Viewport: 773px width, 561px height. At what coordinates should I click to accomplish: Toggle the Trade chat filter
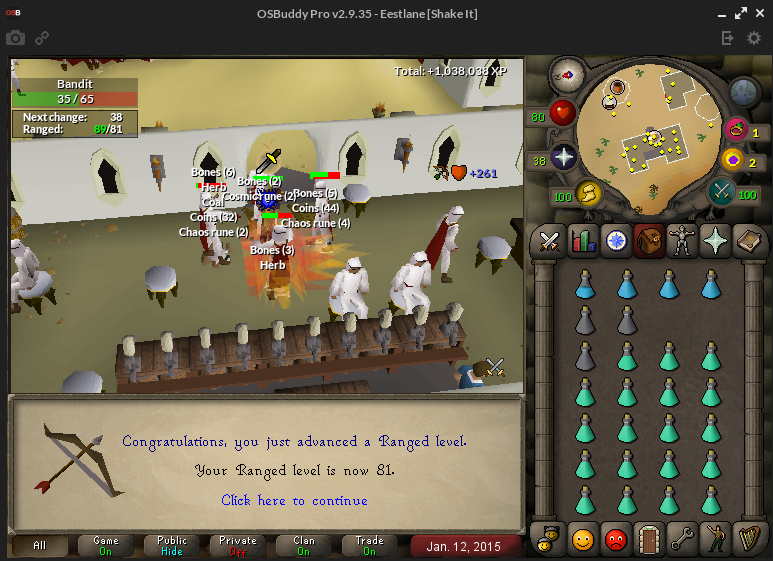(x=370, y=546)
